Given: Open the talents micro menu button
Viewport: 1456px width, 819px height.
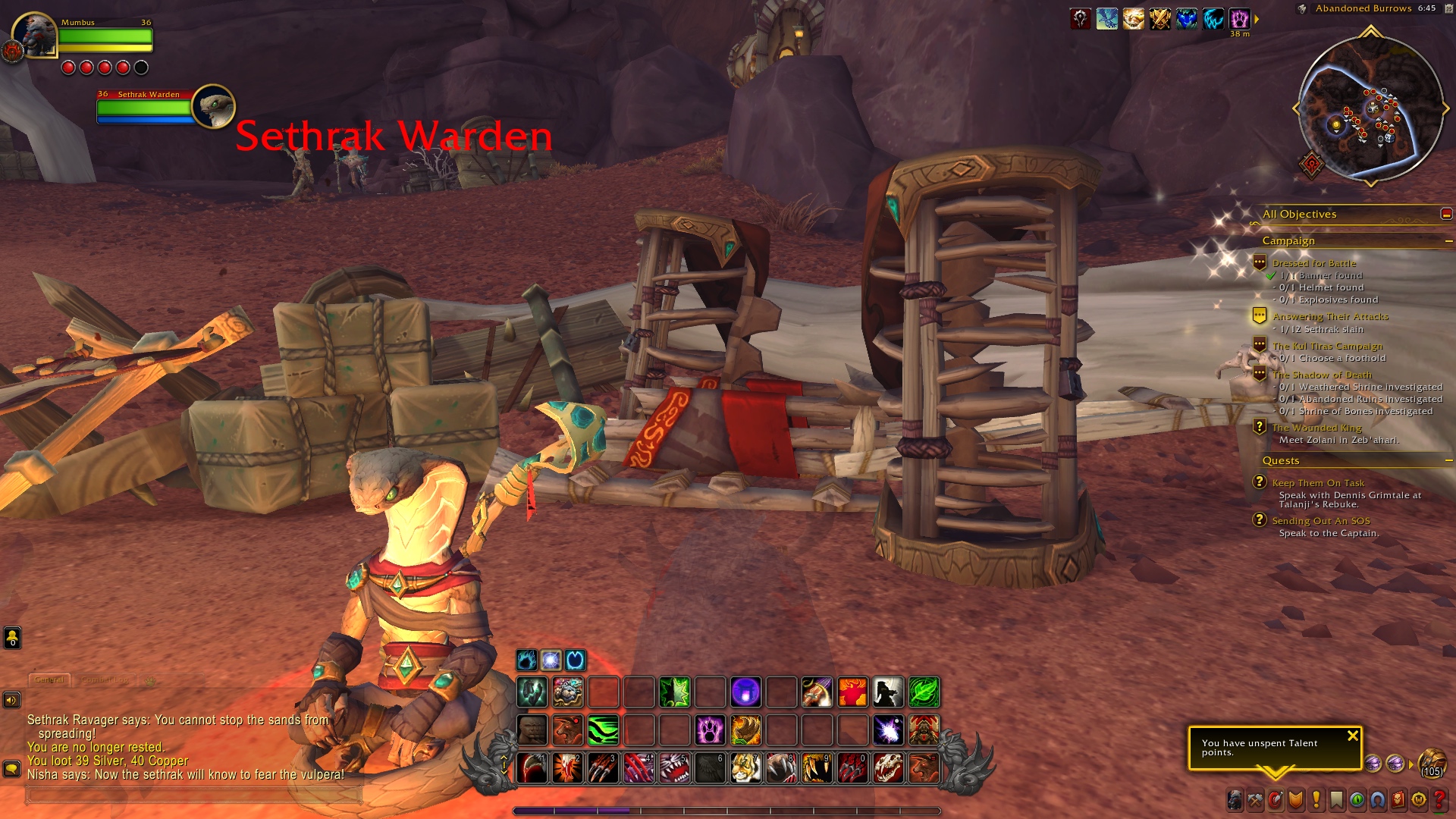Looking at the screenshot, I should [x=1276, y=799].
